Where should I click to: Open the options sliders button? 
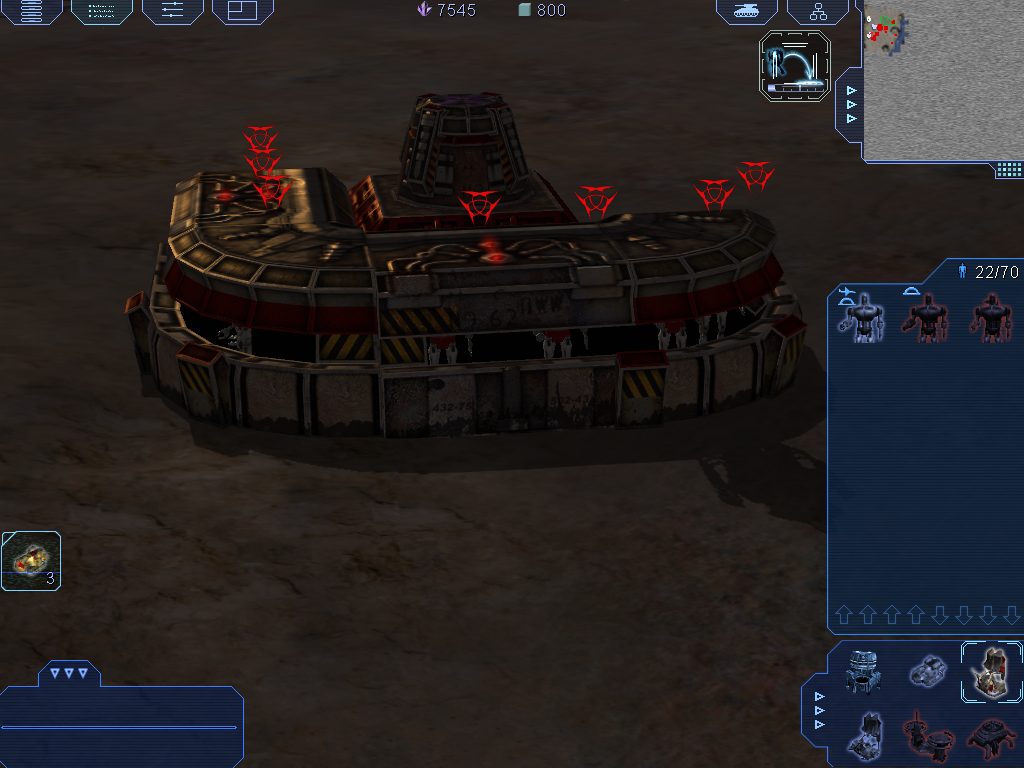tap(172, 11)
